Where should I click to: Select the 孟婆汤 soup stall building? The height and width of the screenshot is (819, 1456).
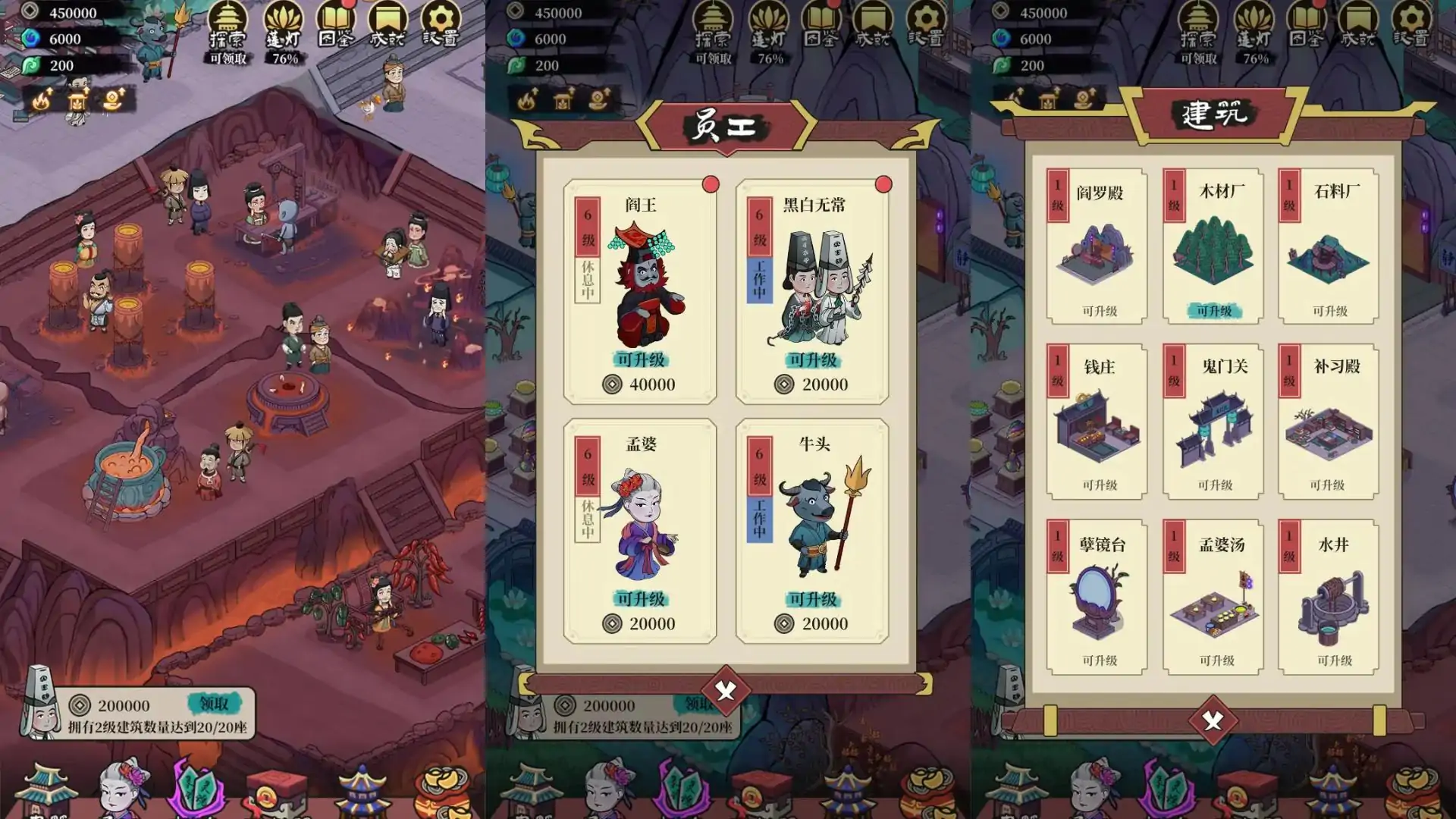[1213, 597]
